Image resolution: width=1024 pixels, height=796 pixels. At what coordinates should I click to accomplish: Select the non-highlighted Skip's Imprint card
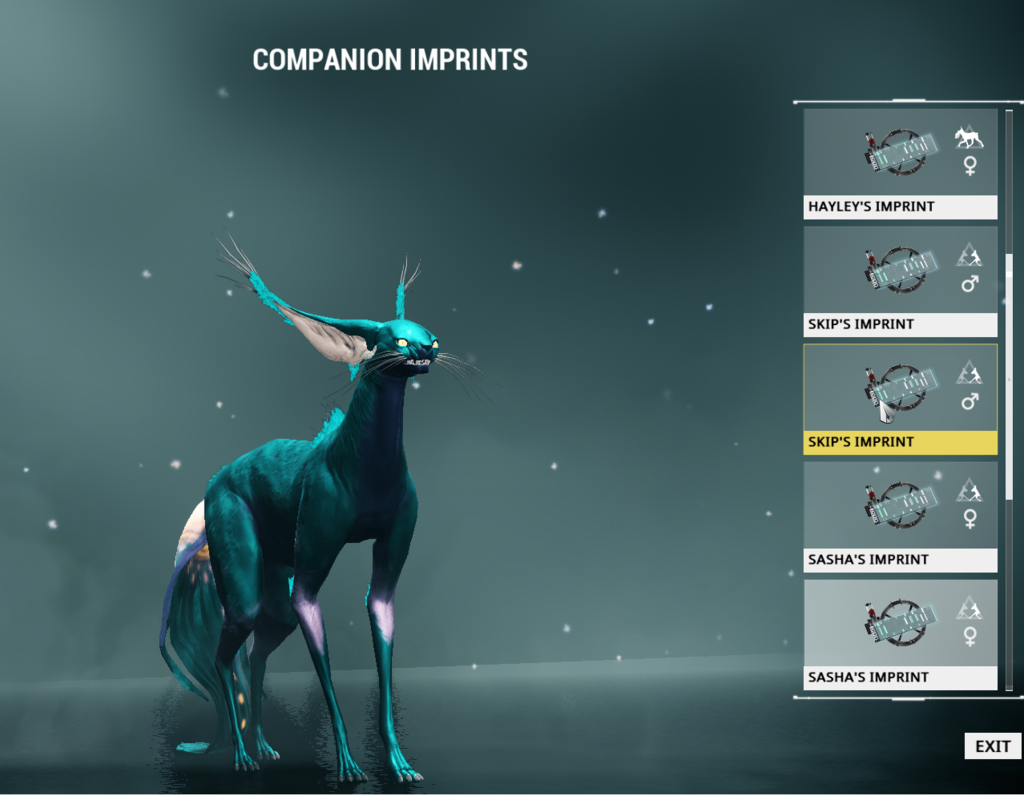click(x=900, y=281)
